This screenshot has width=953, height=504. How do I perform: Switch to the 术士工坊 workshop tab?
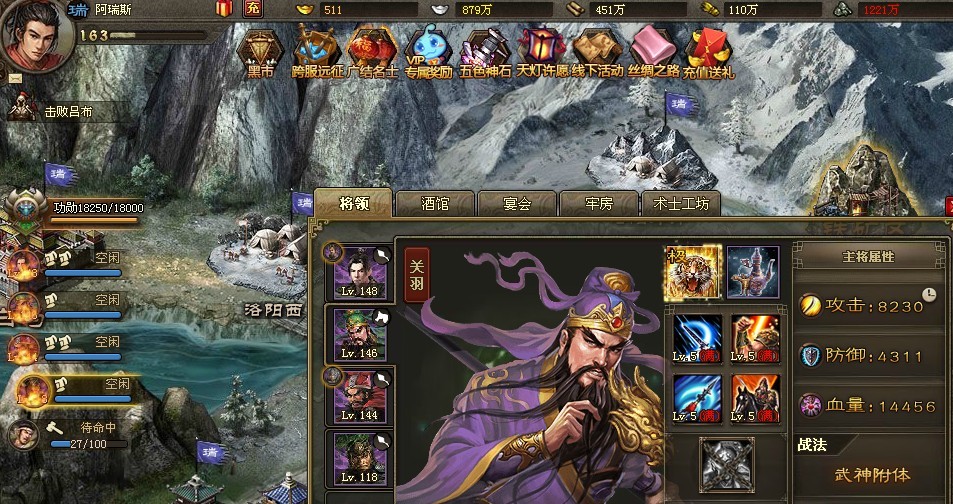tap(681, 204)
